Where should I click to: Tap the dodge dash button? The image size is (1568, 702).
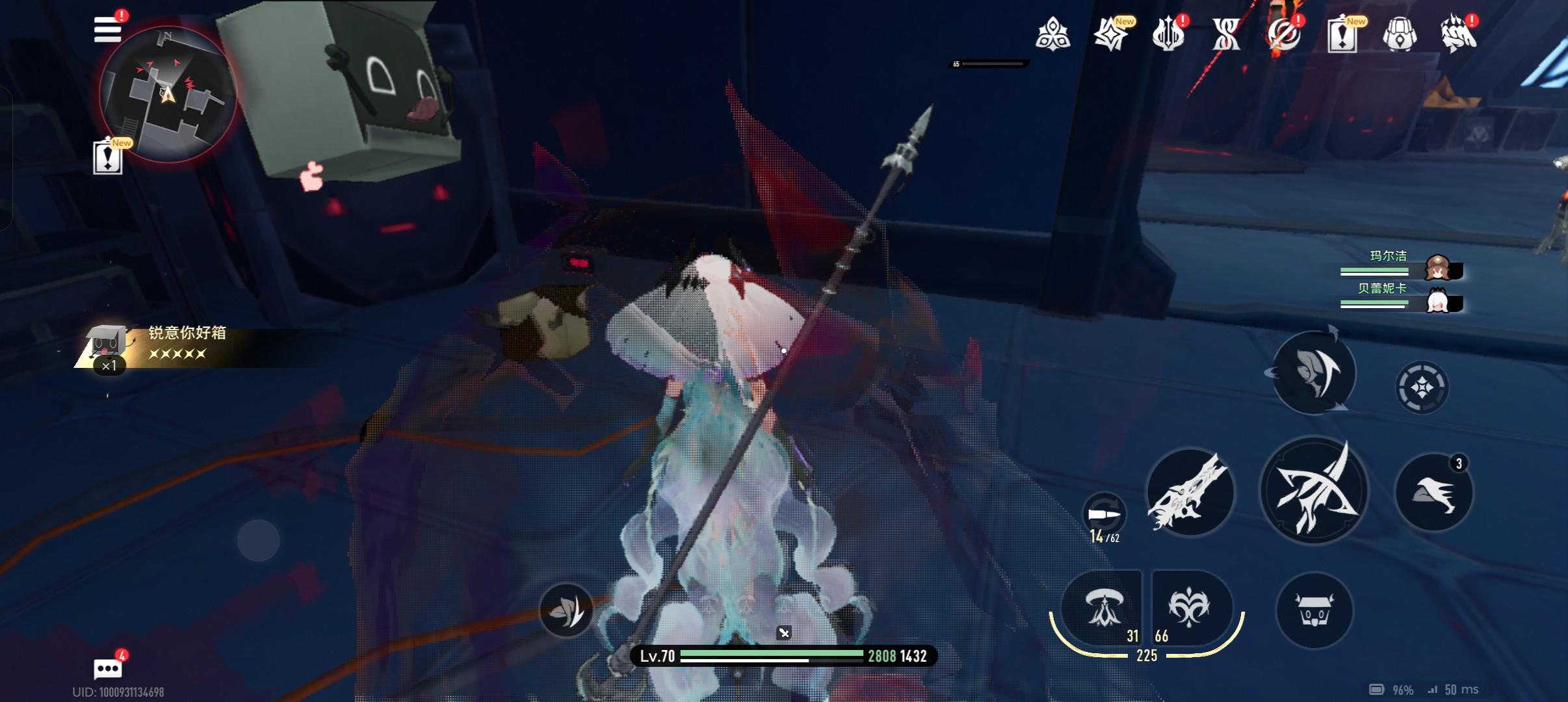tap(1314, 372)
